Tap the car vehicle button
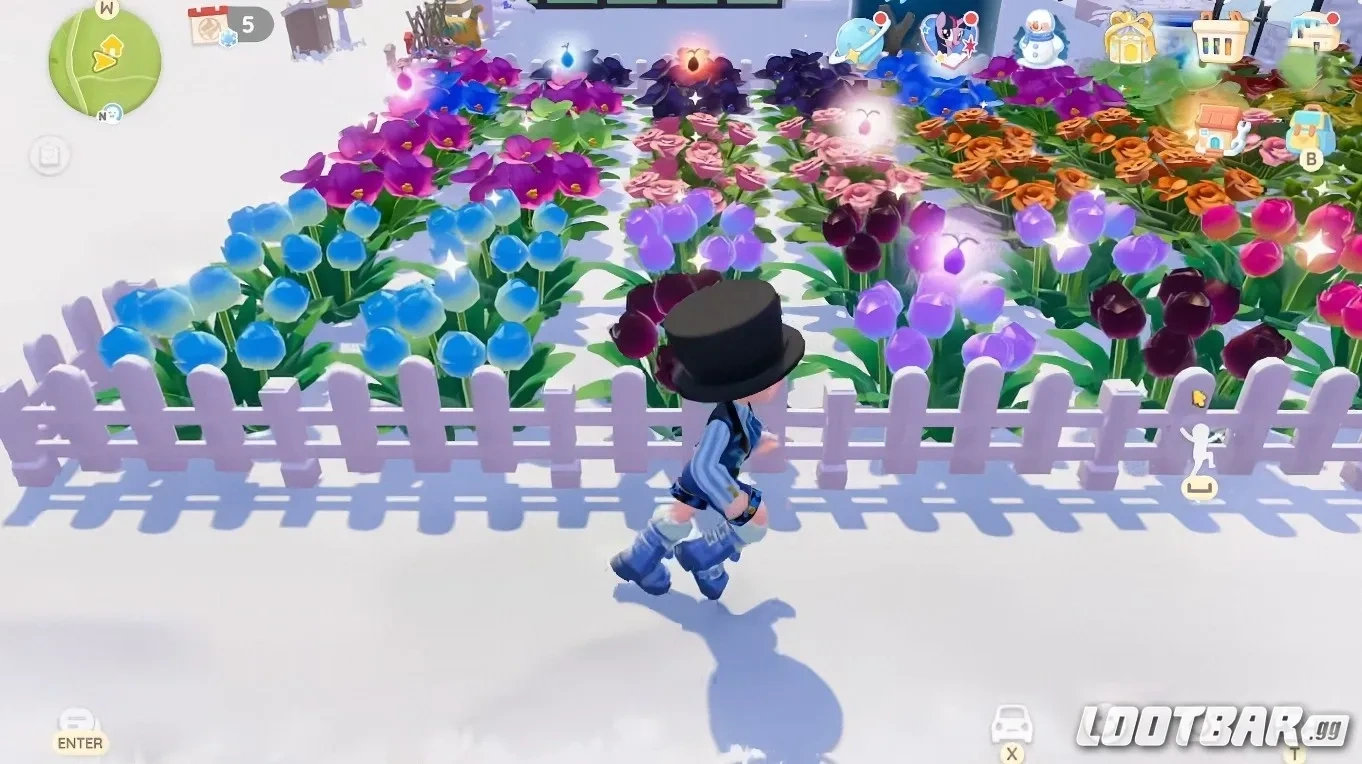Screen dimensions: 1362x764 pyautogui.click(x=1013, y=722)
